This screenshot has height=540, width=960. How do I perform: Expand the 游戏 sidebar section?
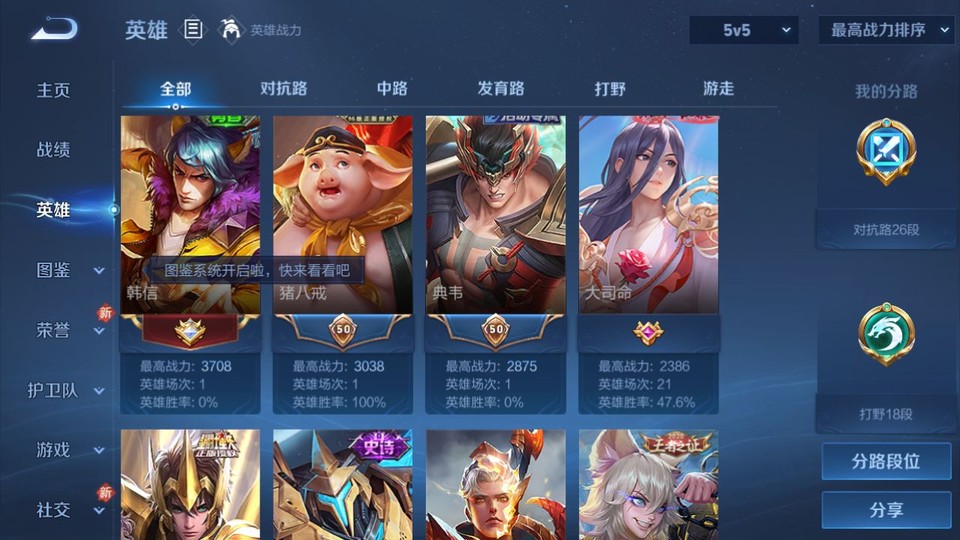pyautogui.click(x=70, y=450)
